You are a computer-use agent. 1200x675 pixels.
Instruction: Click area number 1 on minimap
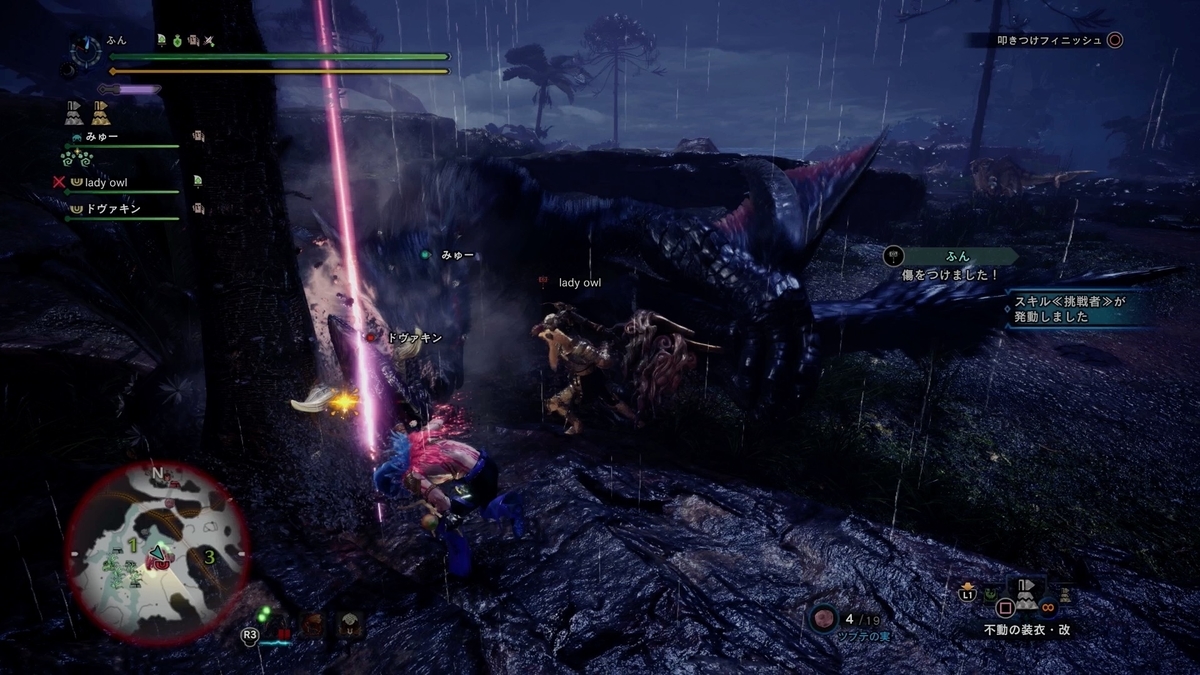(130, 545)
